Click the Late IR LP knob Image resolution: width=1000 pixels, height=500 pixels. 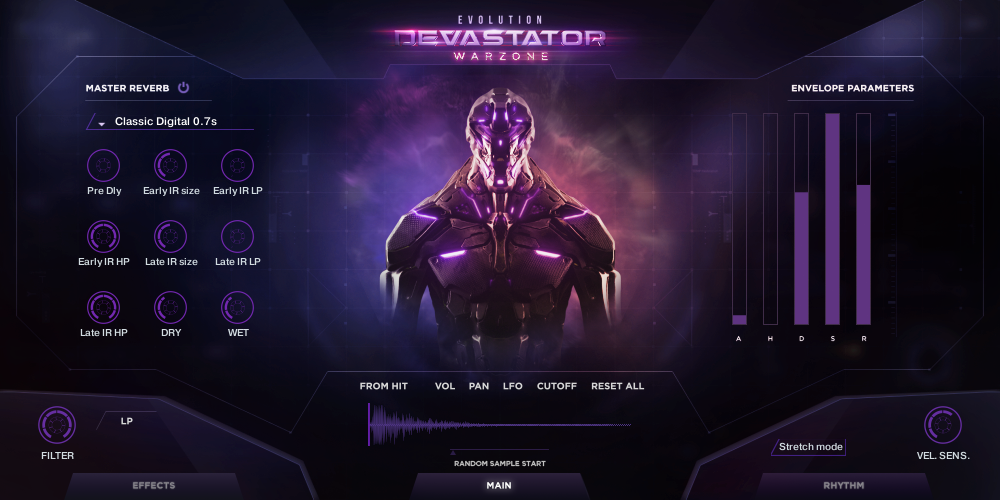(237, 236)
